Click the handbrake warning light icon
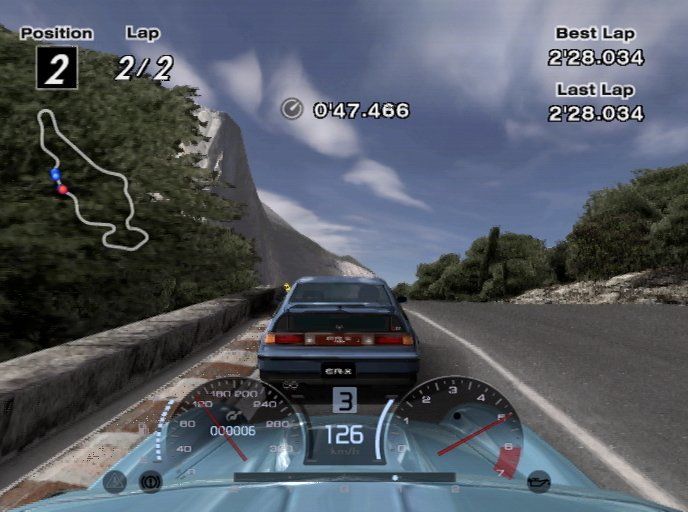The image size is (688, 512). point(150,481)
